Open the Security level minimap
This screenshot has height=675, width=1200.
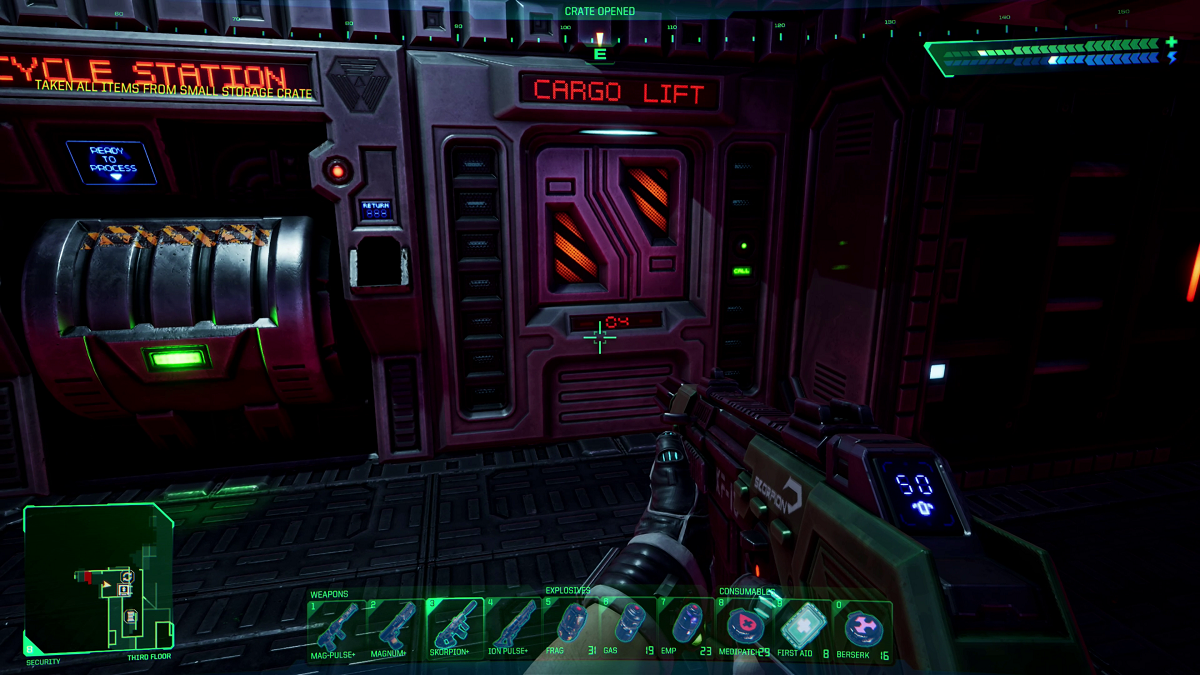97,578
